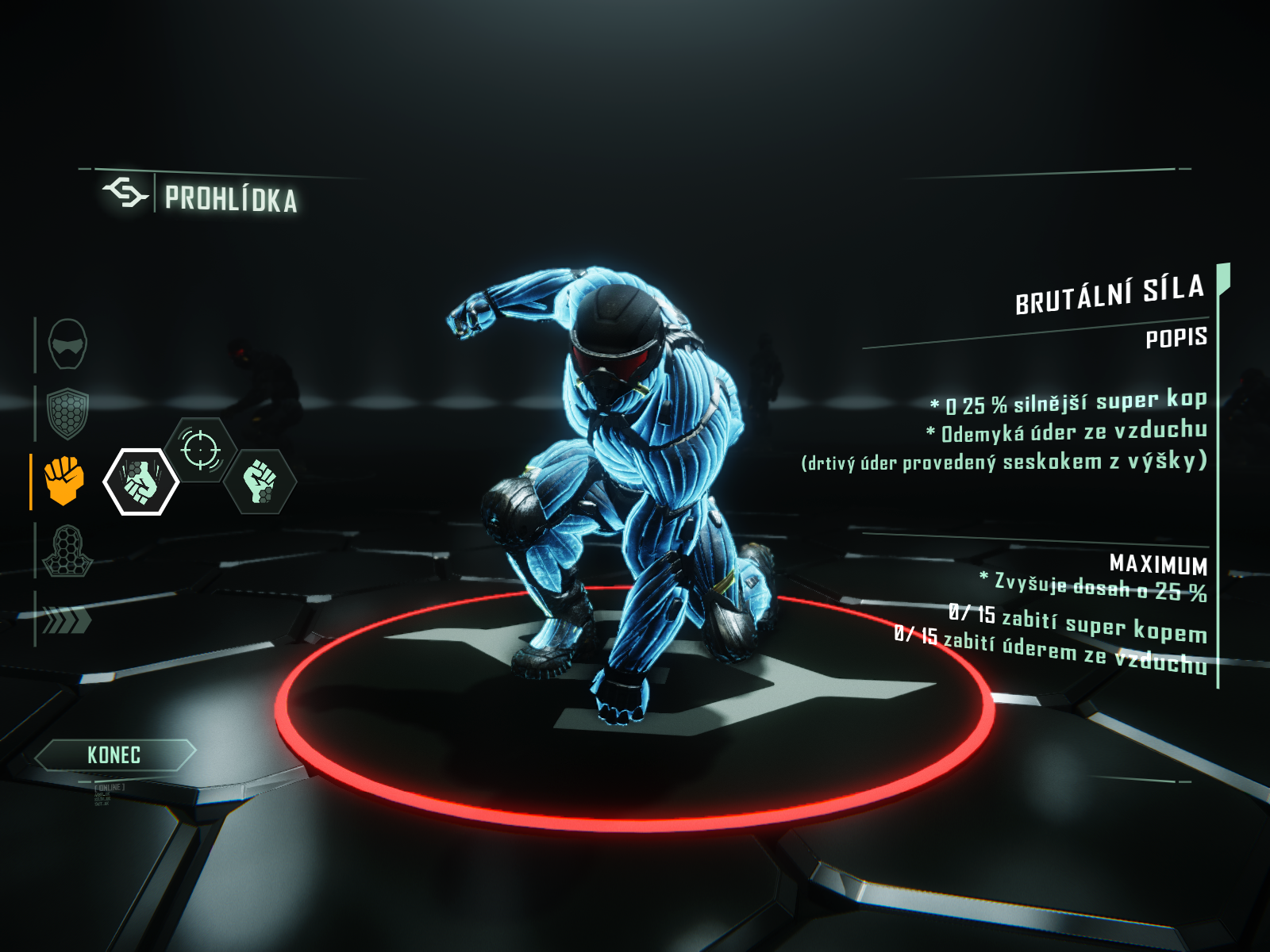Viewport: 1270px width, 952px height.
Task: Choose the orange fist power category
Action: (x=64, y=480)
